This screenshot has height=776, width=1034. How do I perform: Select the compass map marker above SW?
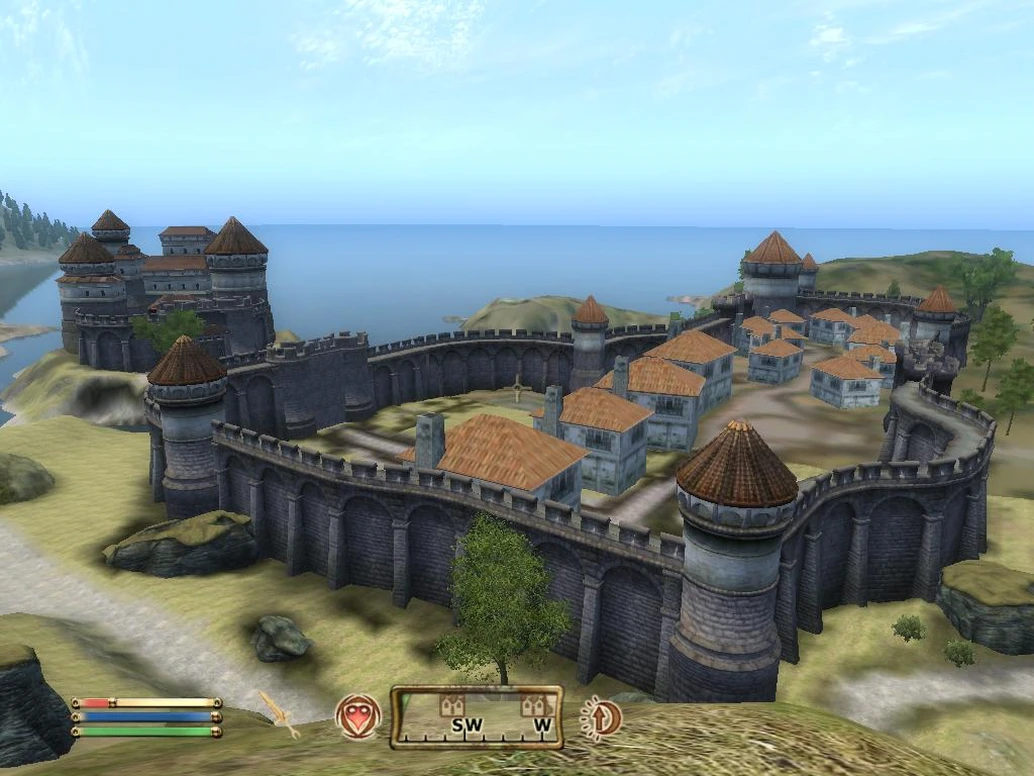452,705
